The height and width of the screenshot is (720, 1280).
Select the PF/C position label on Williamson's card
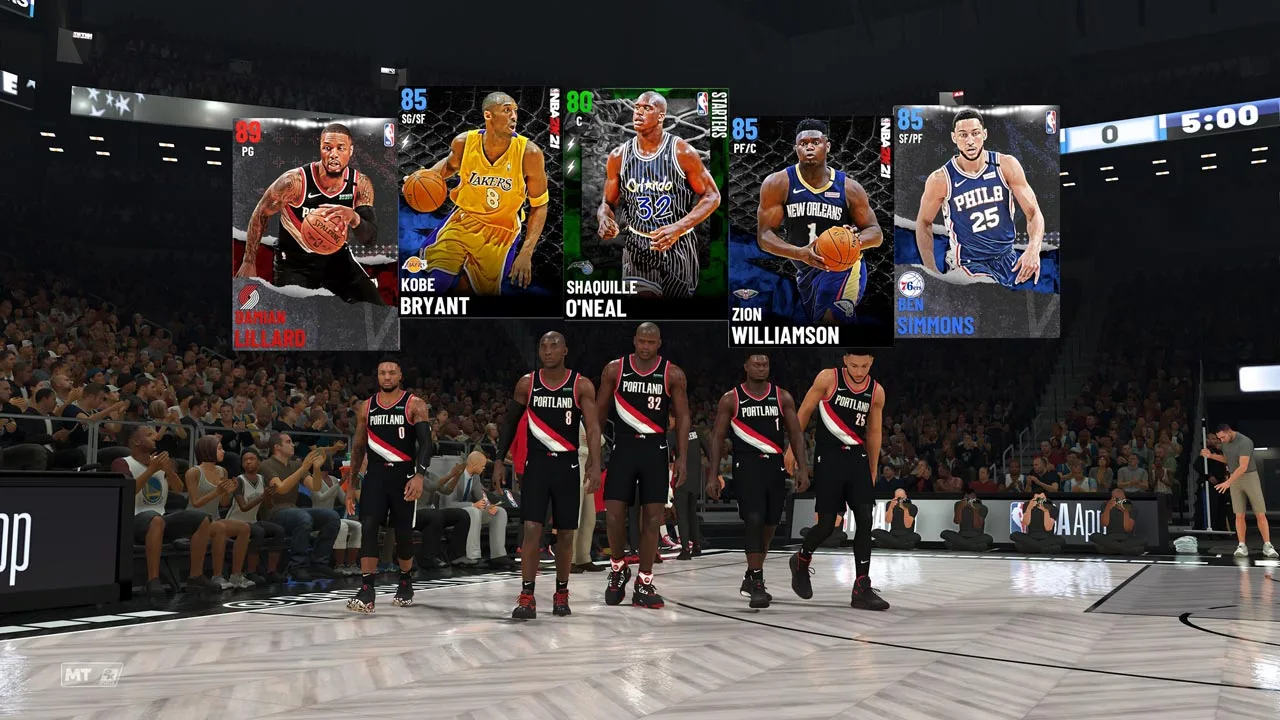[x=743, y=148]
